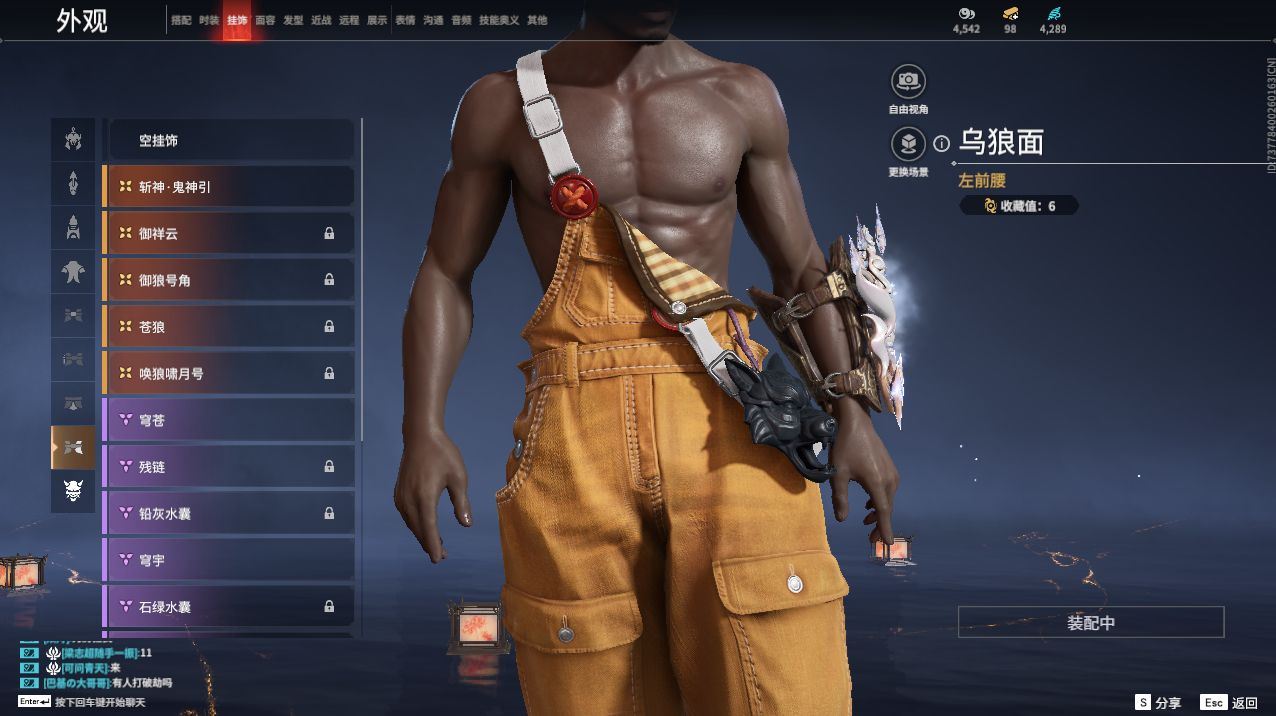Choose the 苍狼 accessory

pyautogui.click(x=229, y=326)
